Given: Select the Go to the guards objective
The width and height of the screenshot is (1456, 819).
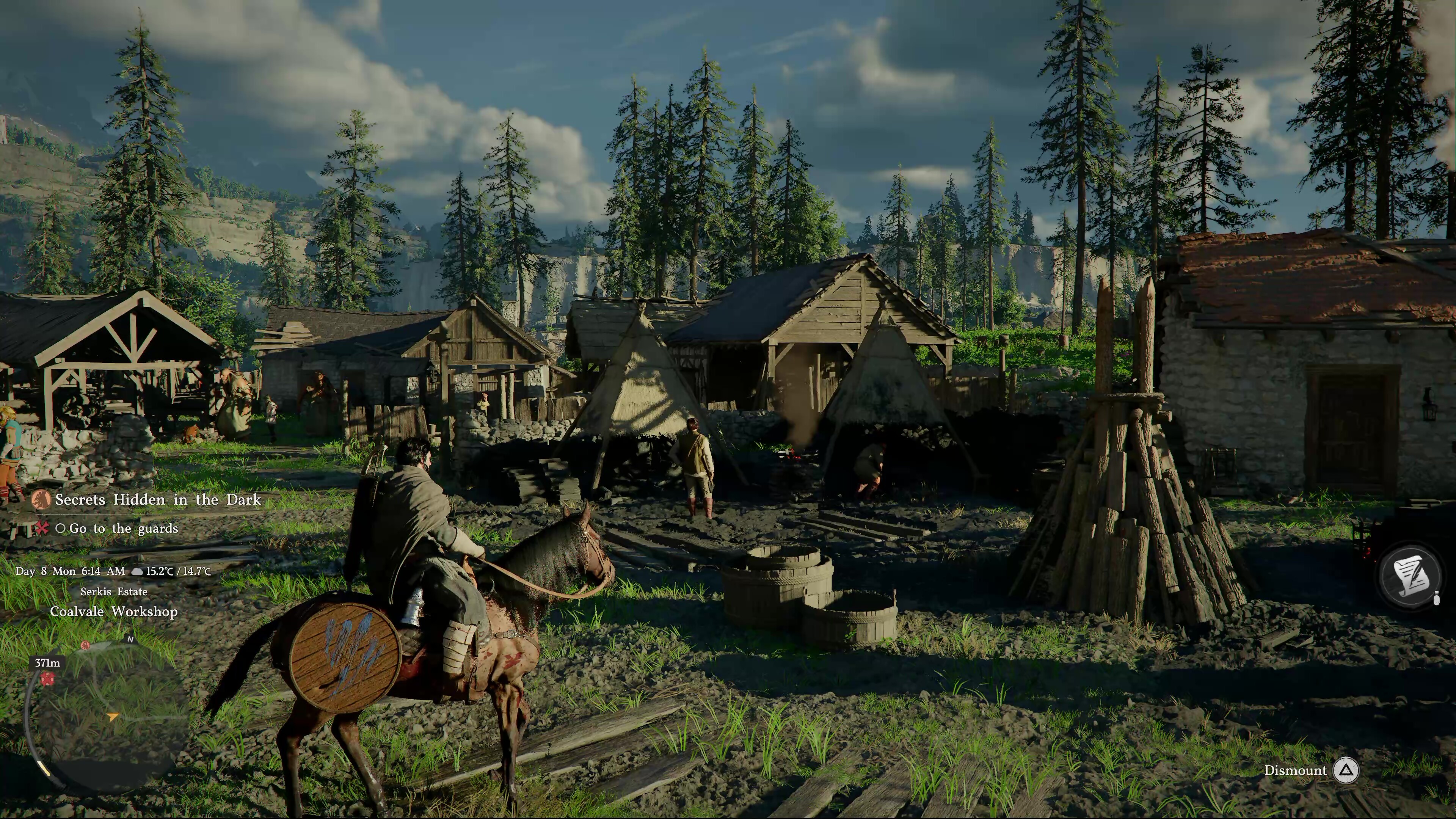Looking at the screenshot, I should (x=122, y=529).
